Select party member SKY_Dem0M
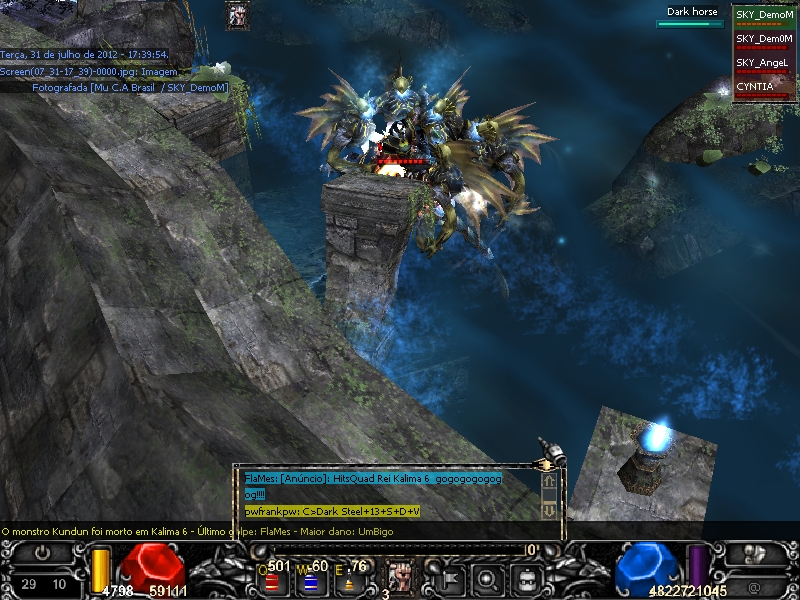800x600 pixels. point(765,39)
